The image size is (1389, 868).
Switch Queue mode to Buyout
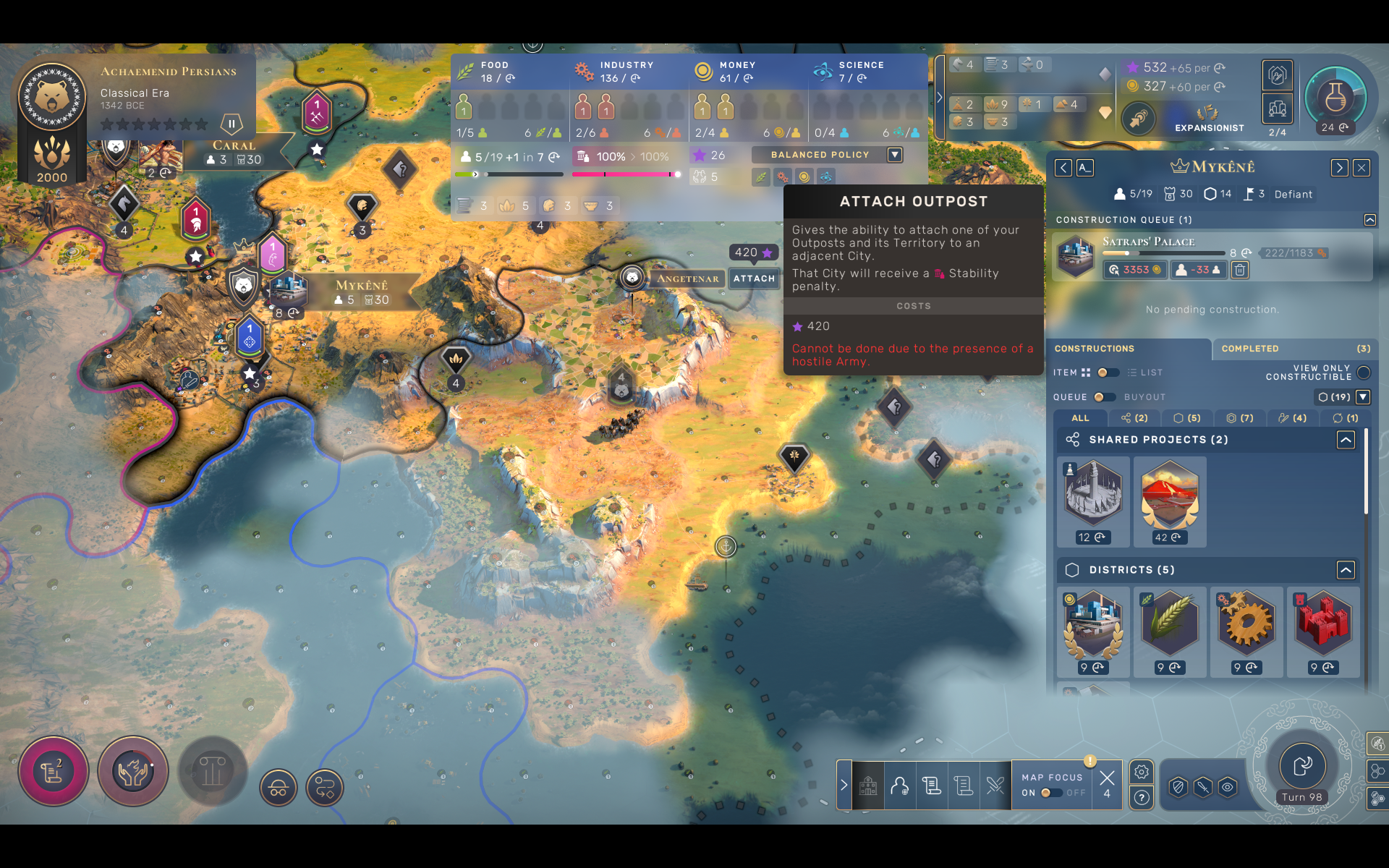[1103, 397]
